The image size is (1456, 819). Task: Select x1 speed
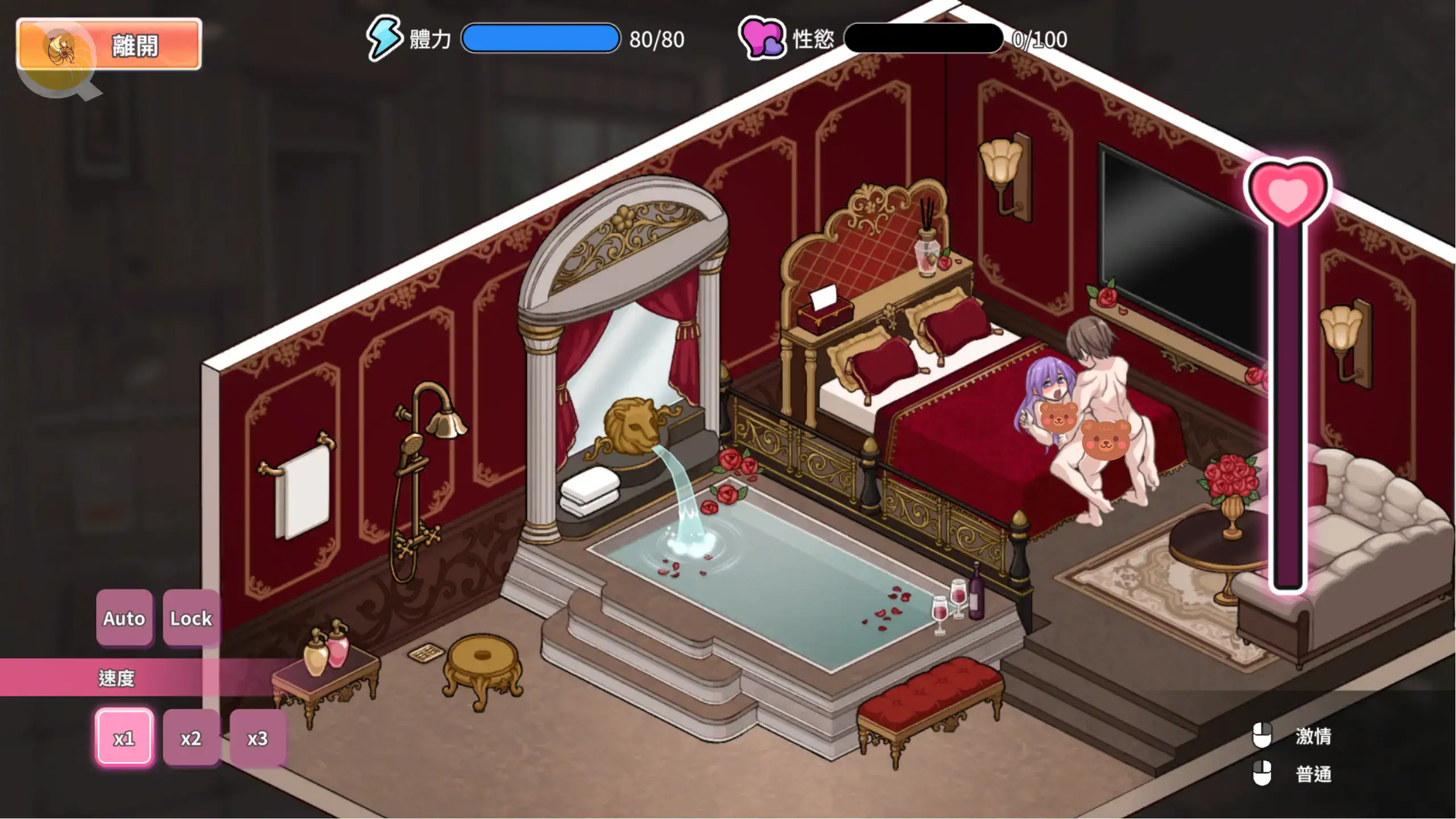click(124, 738)
